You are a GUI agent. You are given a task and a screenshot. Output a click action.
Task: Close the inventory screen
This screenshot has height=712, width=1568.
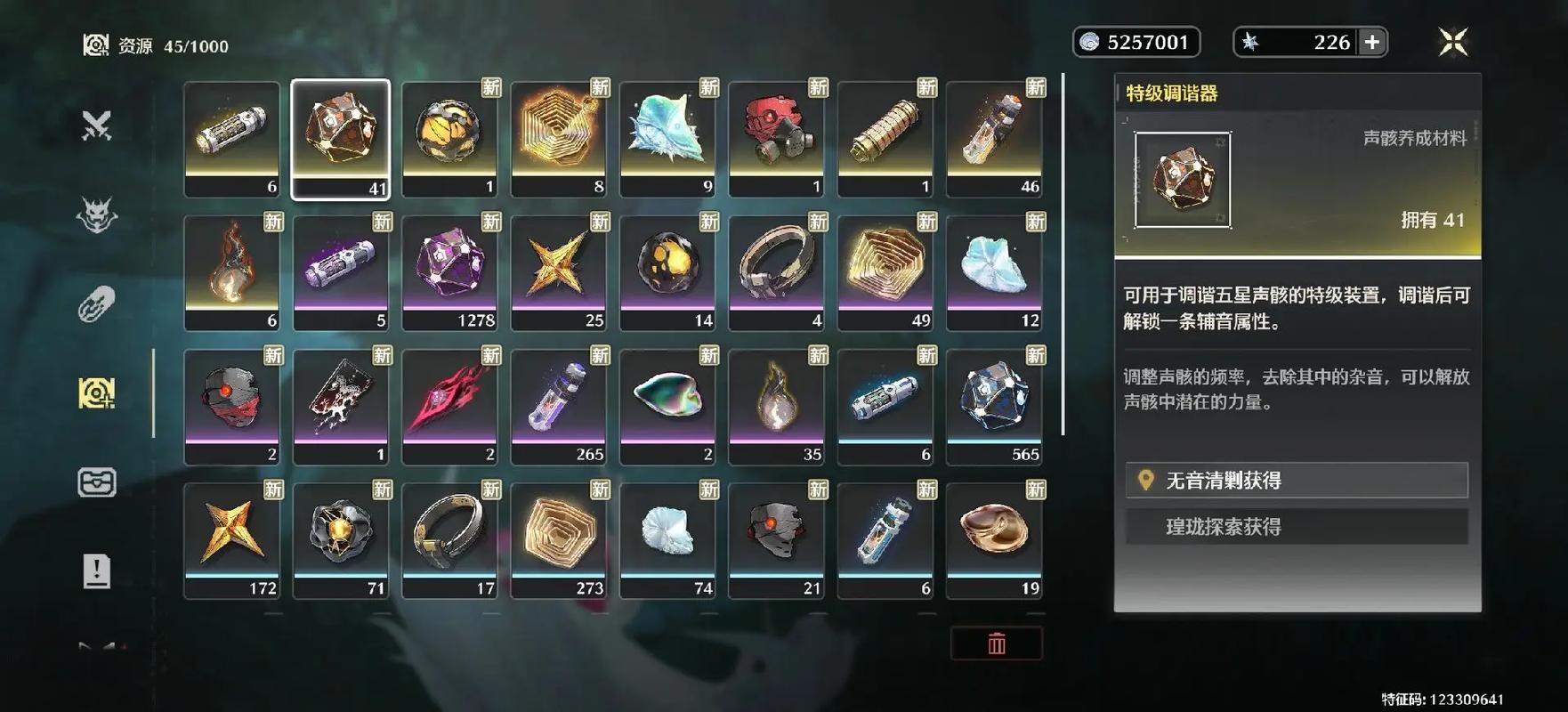click(1452, 42)
